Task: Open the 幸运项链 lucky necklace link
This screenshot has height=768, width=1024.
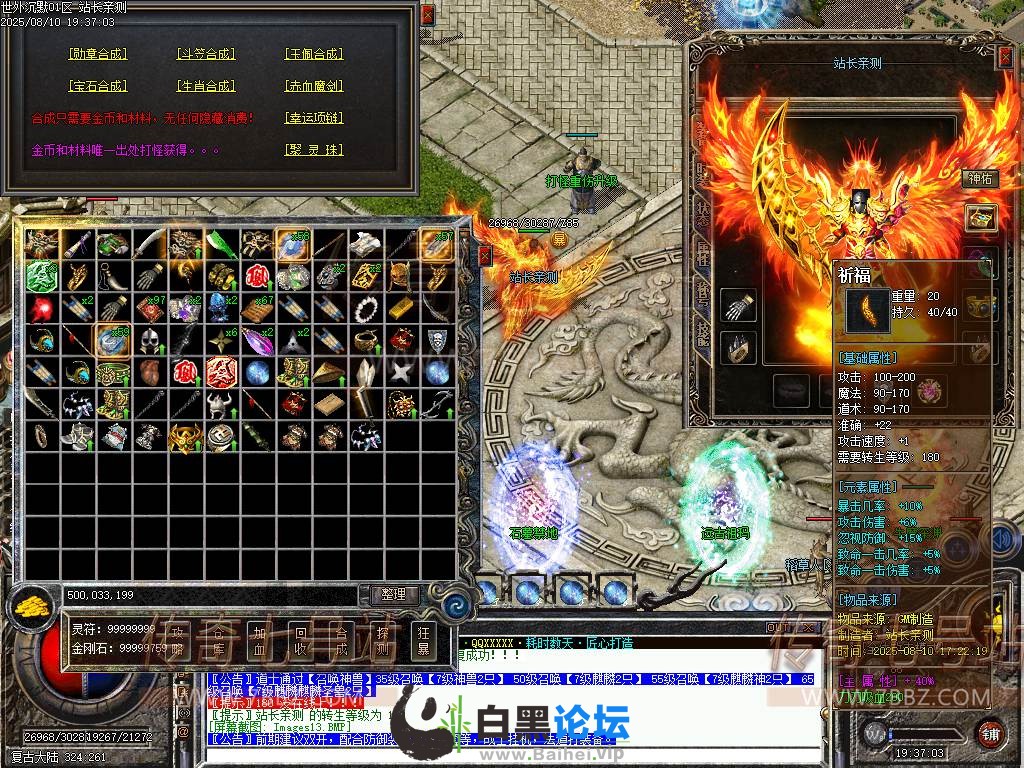Action: click(313, 118)
